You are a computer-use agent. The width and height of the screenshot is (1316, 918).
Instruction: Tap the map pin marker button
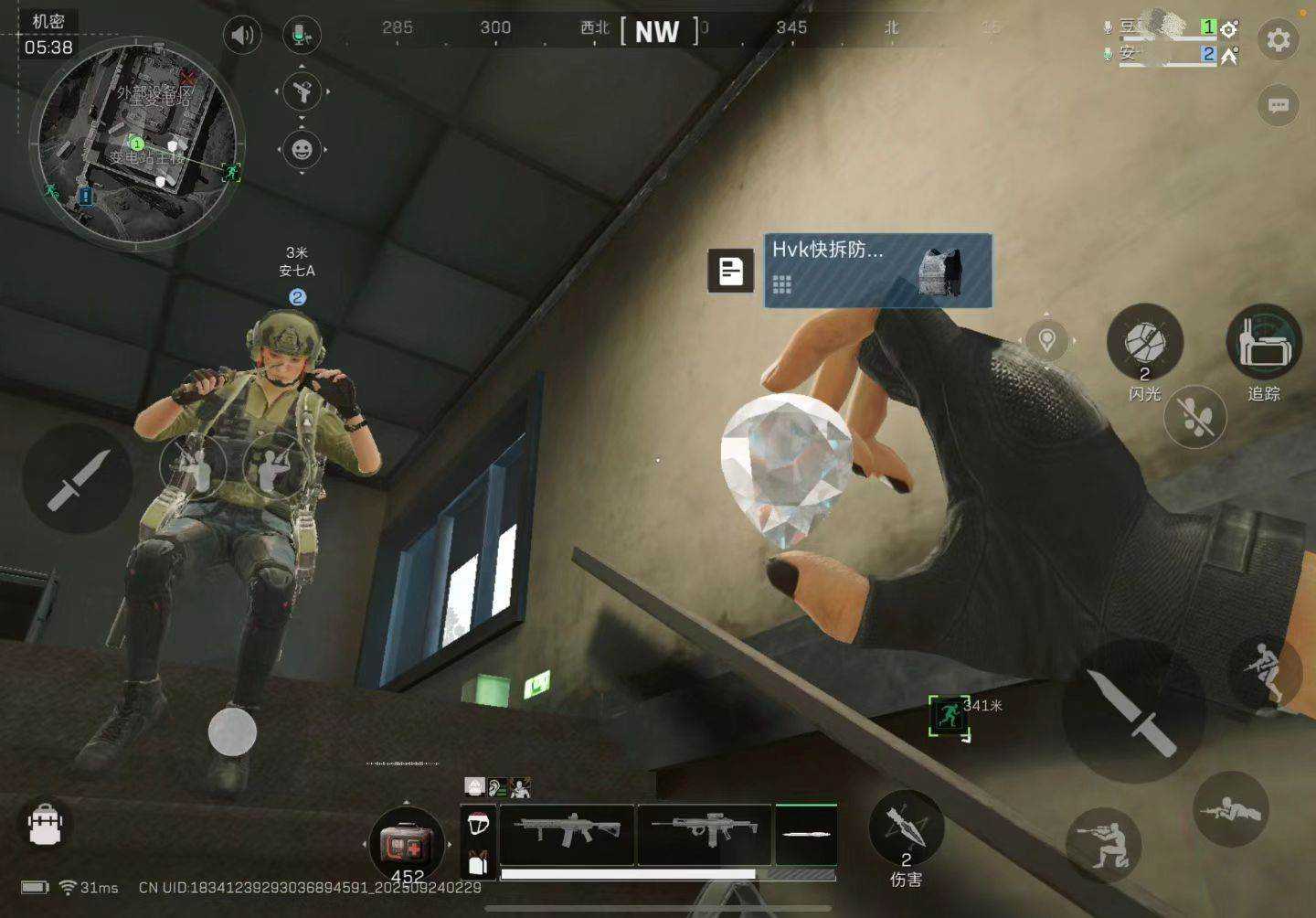pos(1047,341)
